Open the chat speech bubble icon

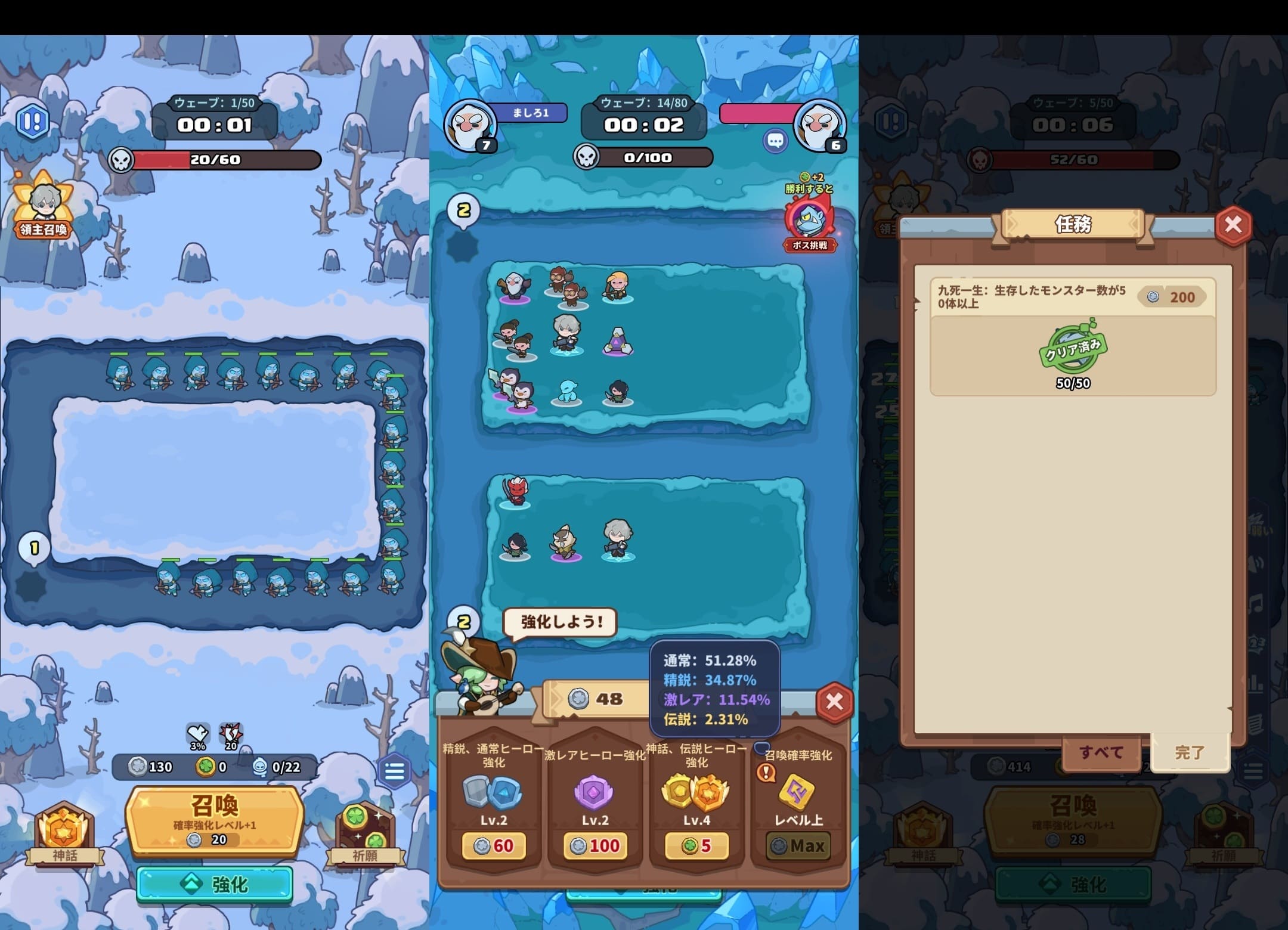tap(775, 141)
